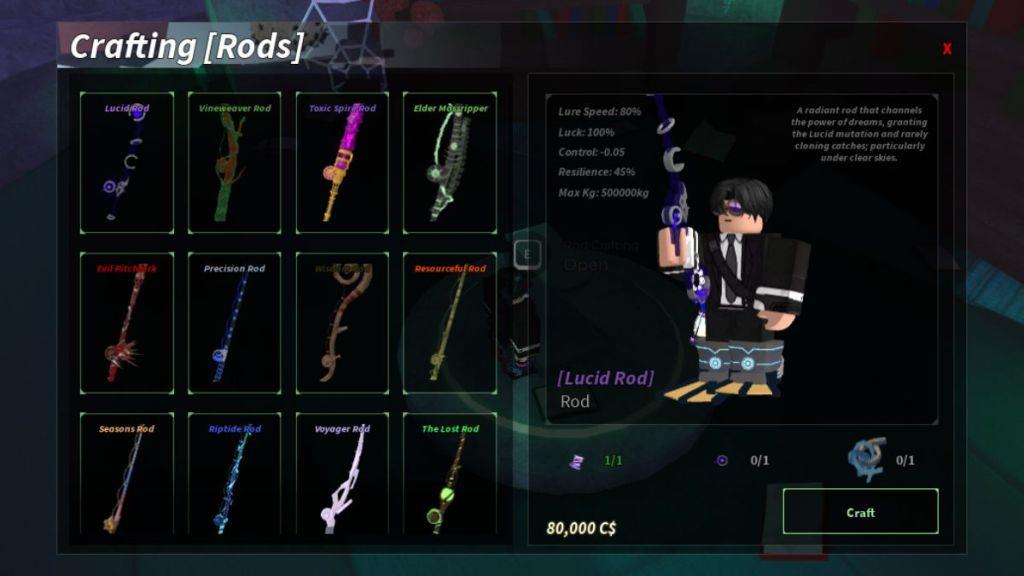Screen dimensions: 1024x576
Task: Select the Lucid Rod recipe
Action: [127, 163]
